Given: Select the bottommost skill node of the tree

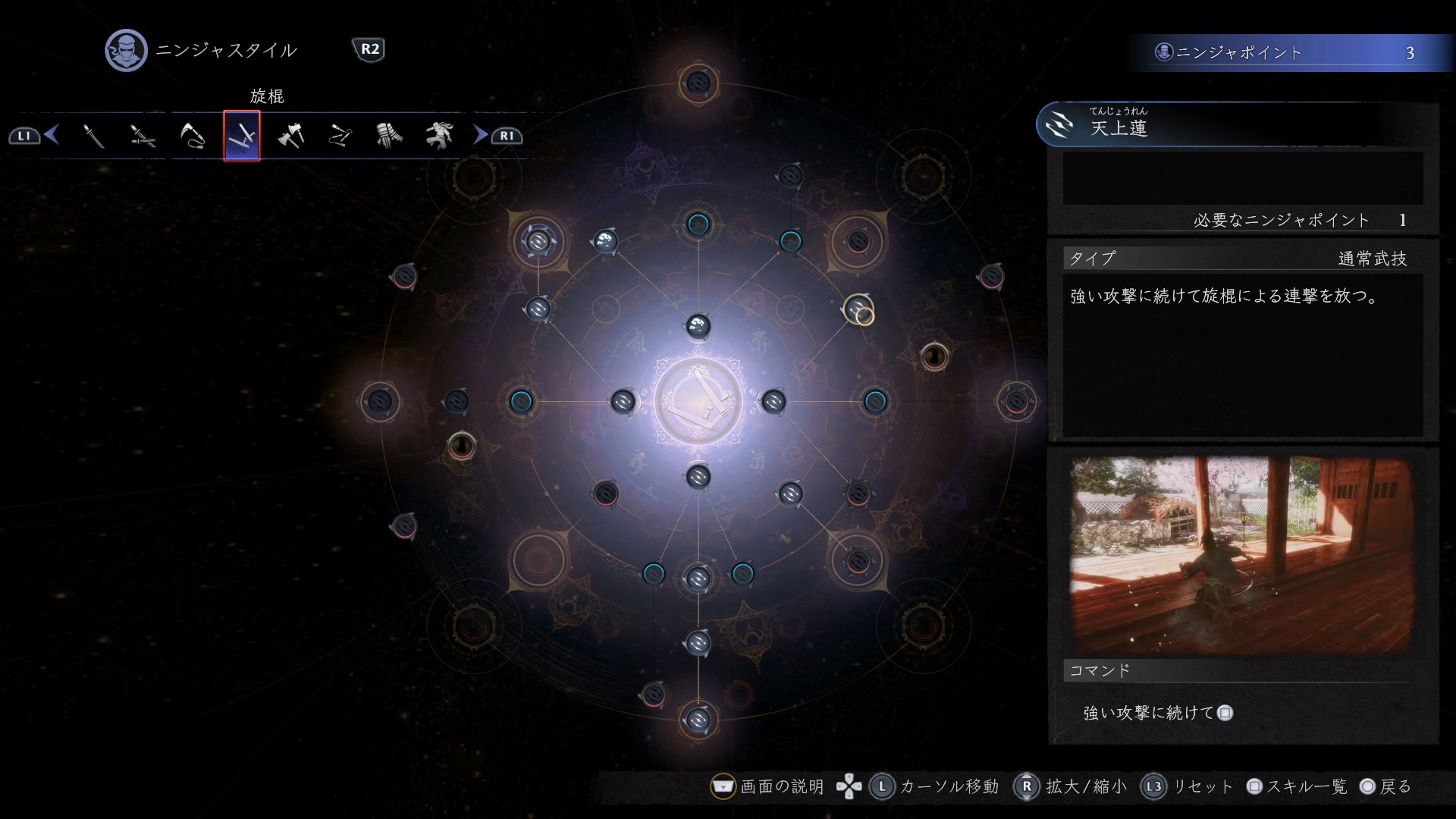Looking at the screenshot, I should 698,719.
